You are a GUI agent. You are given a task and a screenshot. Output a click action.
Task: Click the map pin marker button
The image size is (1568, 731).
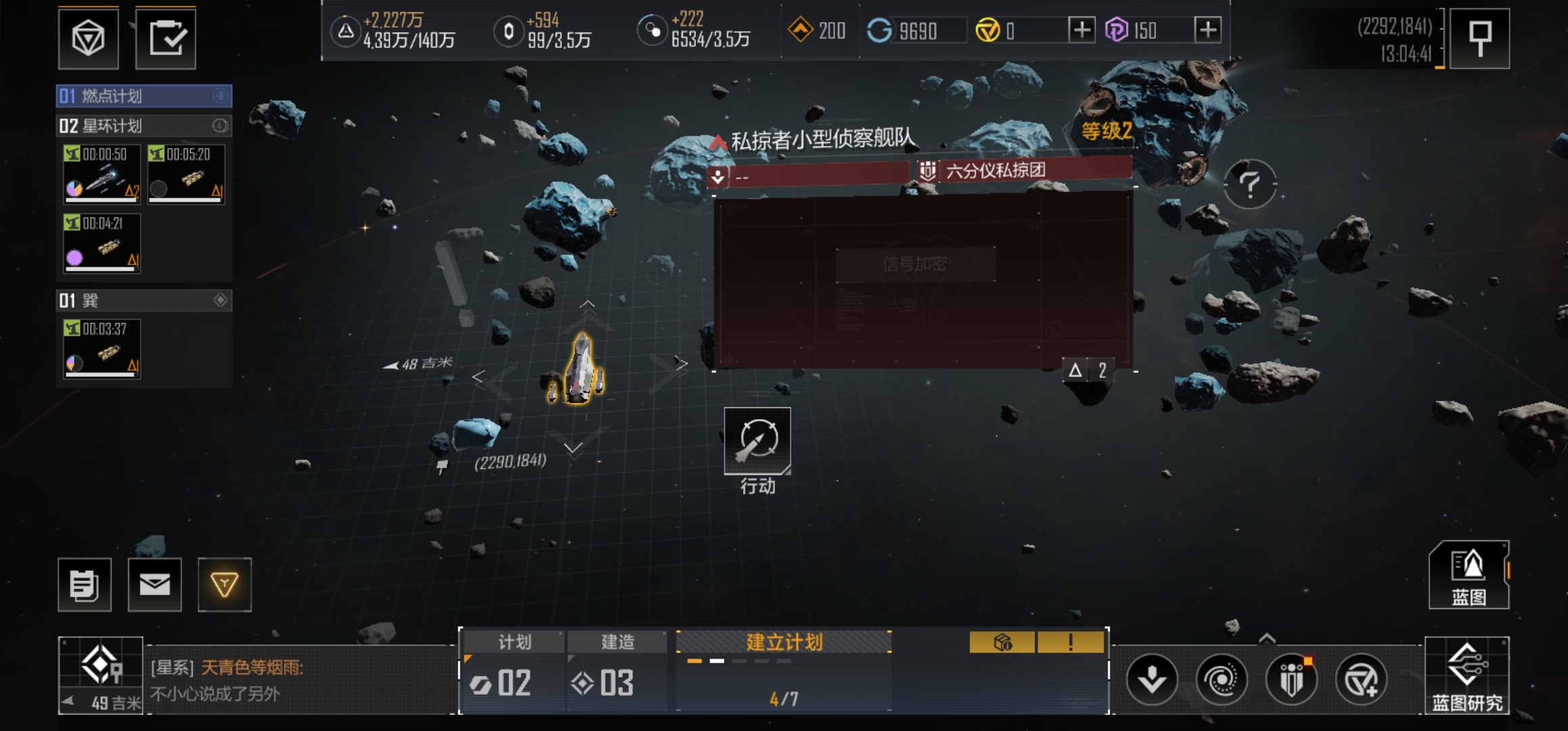coord(1480,39)
